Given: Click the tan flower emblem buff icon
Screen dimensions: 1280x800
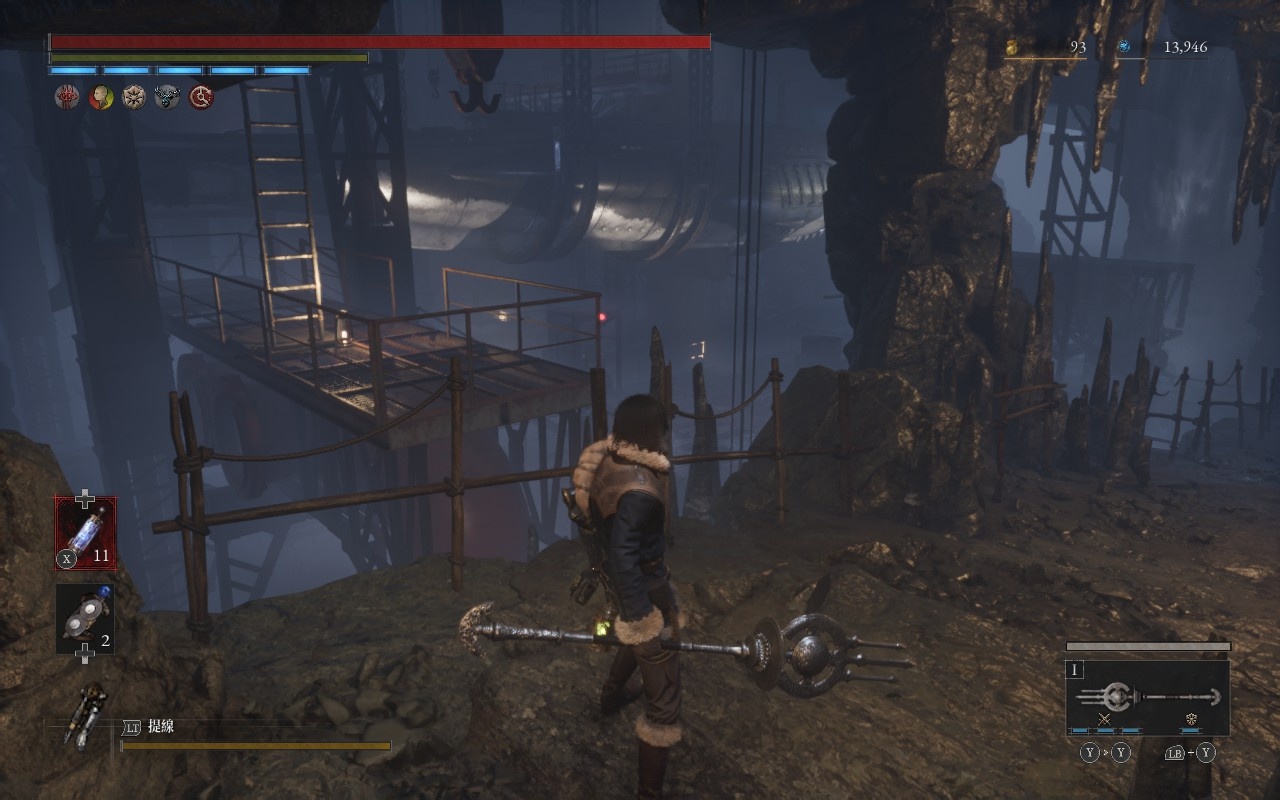Looking at the screenshot, I should [x=134, y=97].
